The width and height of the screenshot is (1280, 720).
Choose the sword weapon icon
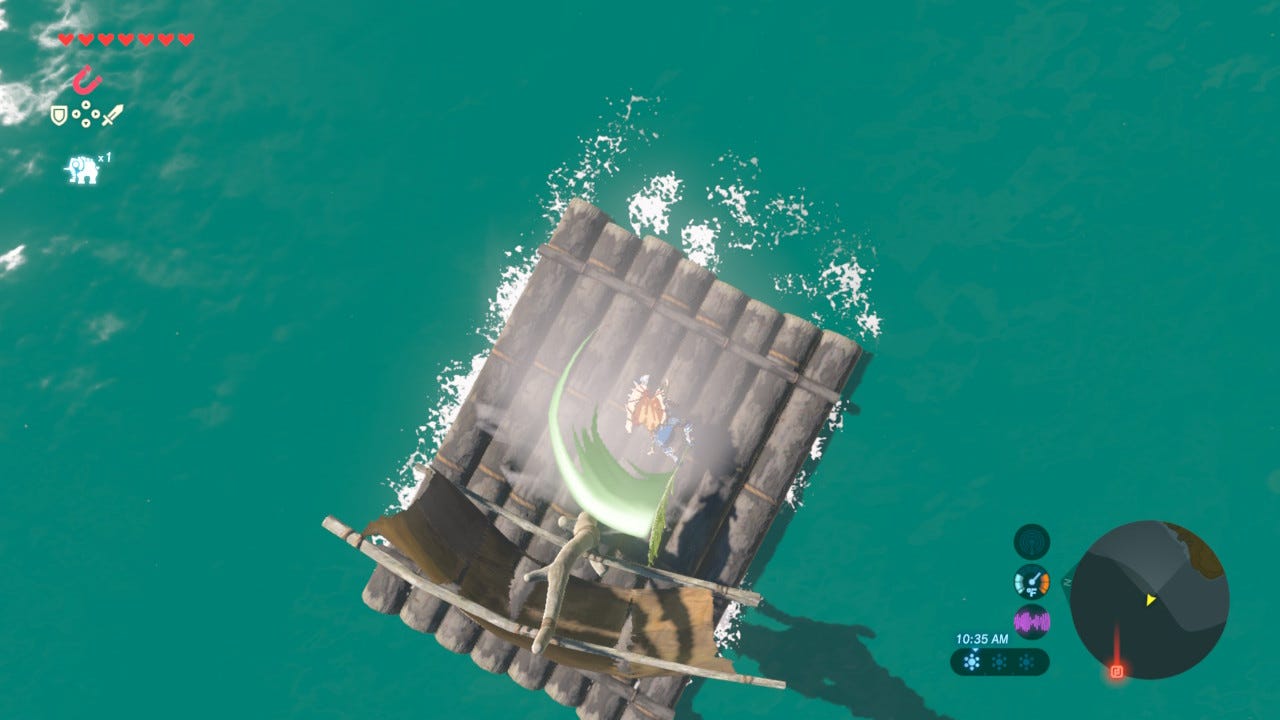tap(112, 115)
